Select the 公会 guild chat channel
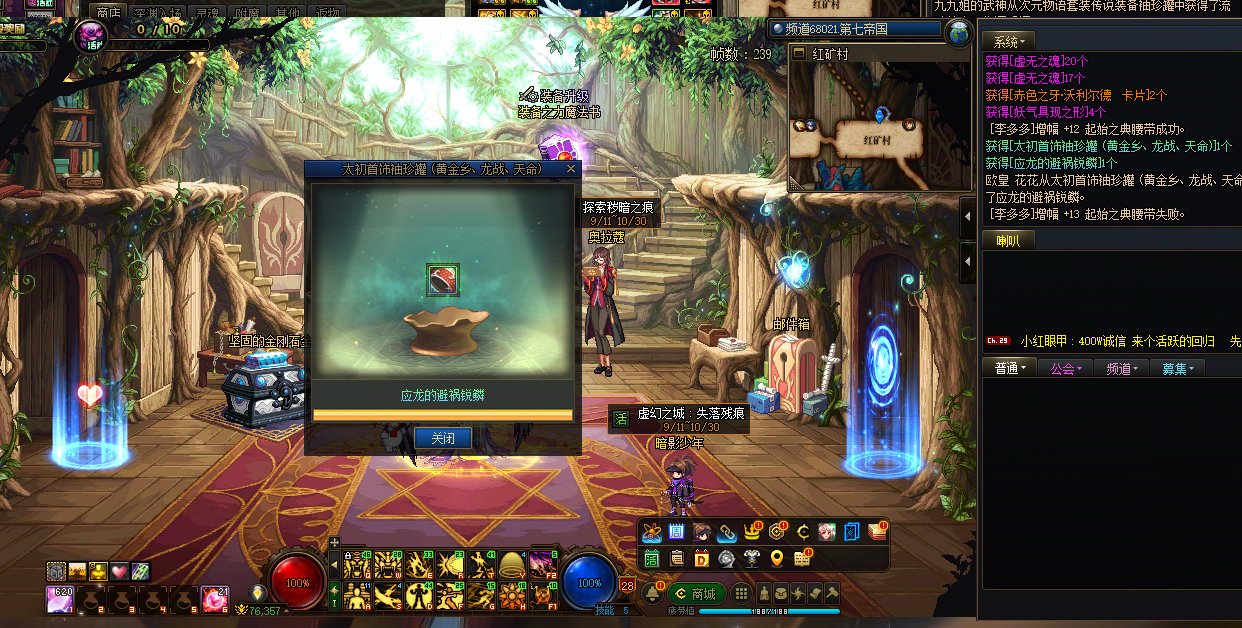The width and height of the screenshot is (1242, 628). click(1066, 368)
